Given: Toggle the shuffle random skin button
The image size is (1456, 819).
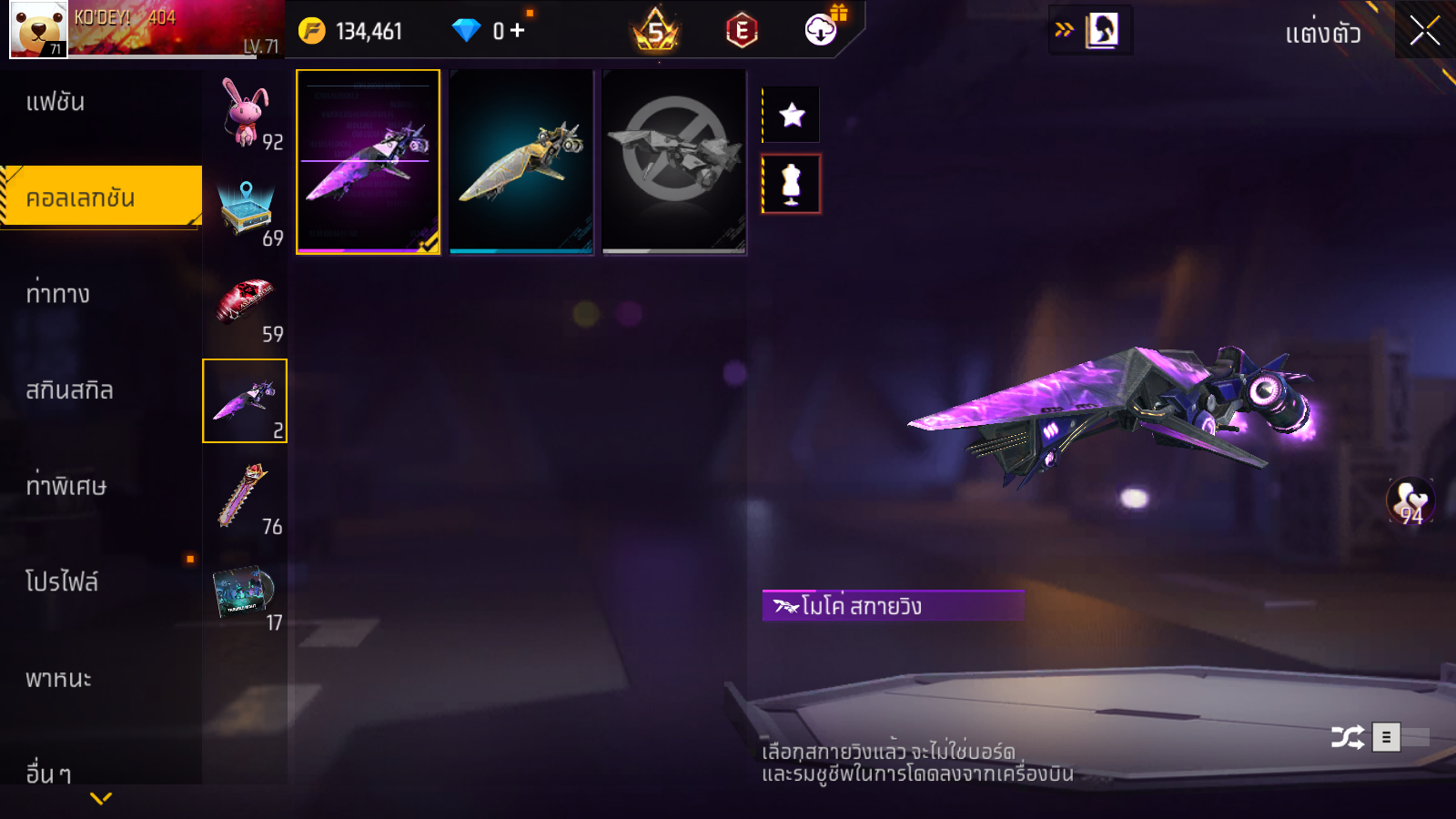Looking at the screenshot, I should click(1347, 737).
